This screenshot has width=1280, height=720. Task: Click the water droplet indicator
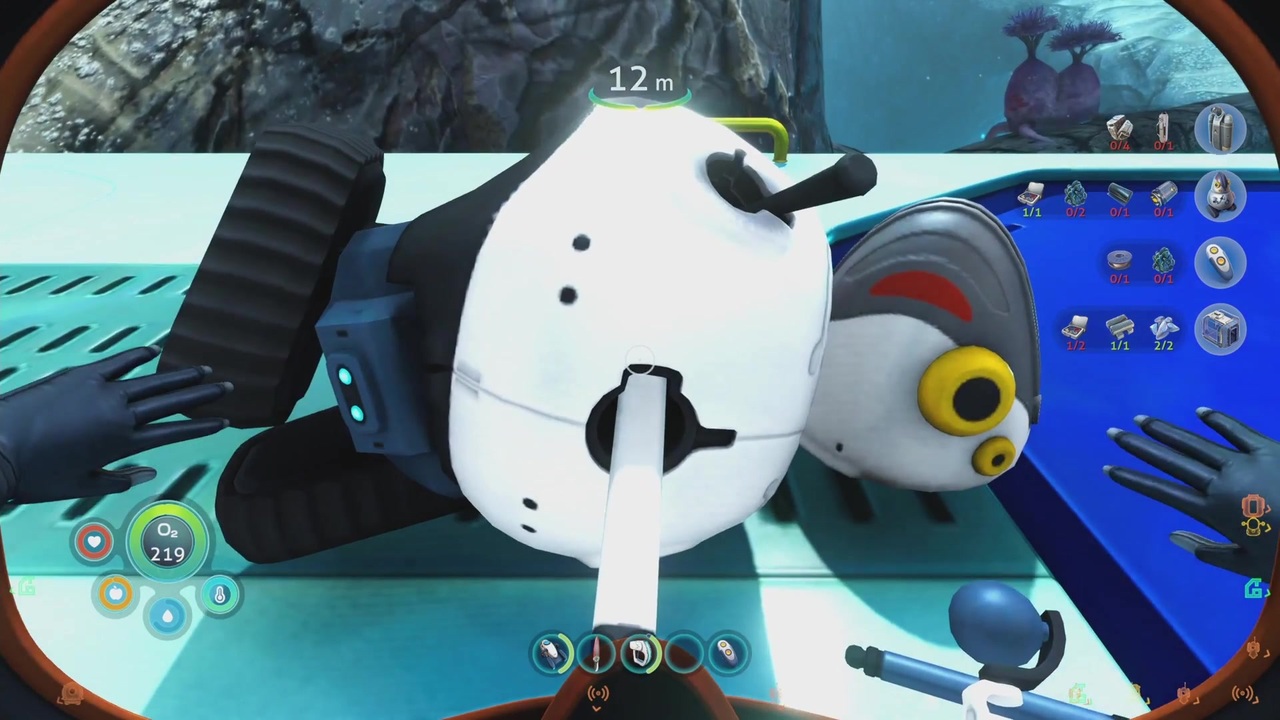[x=167, y=614]
